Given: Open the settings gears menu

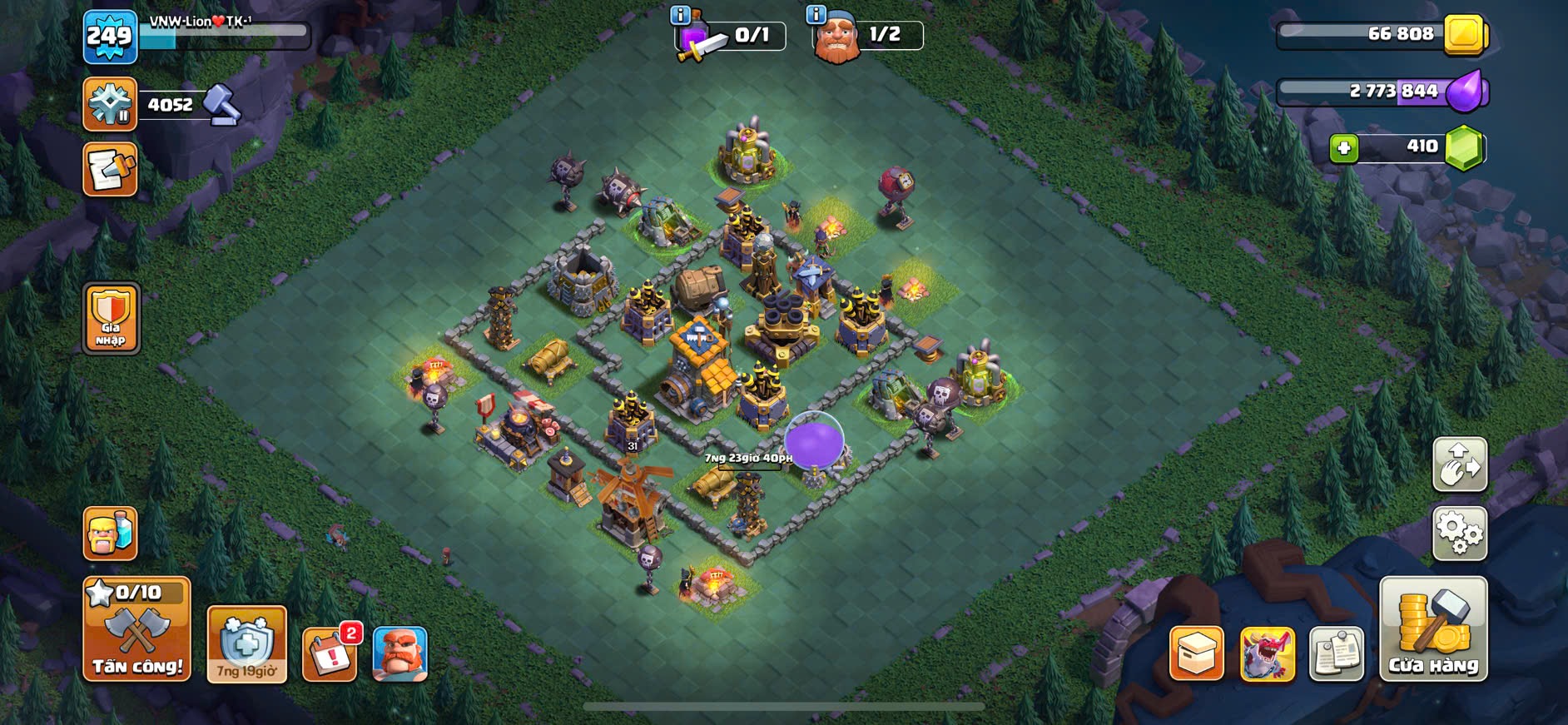Looking at the screenshot, I should tap(1460, 533).
